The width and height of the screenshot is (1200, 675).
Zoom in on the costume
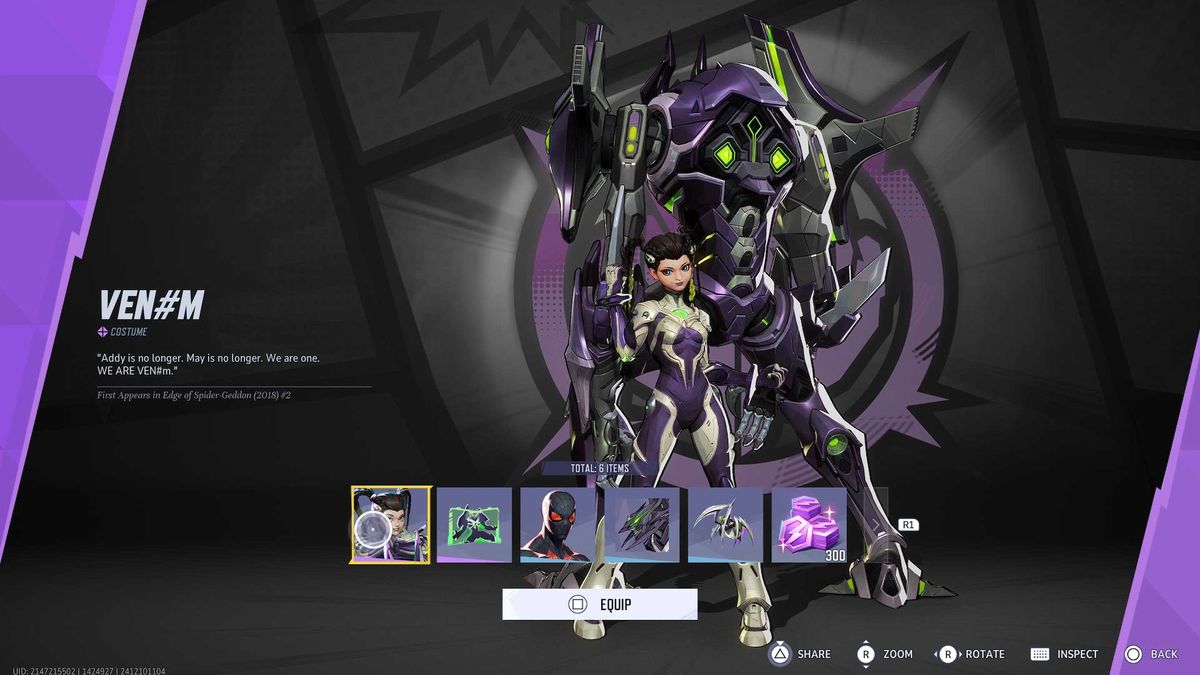[x=884, y=654]
